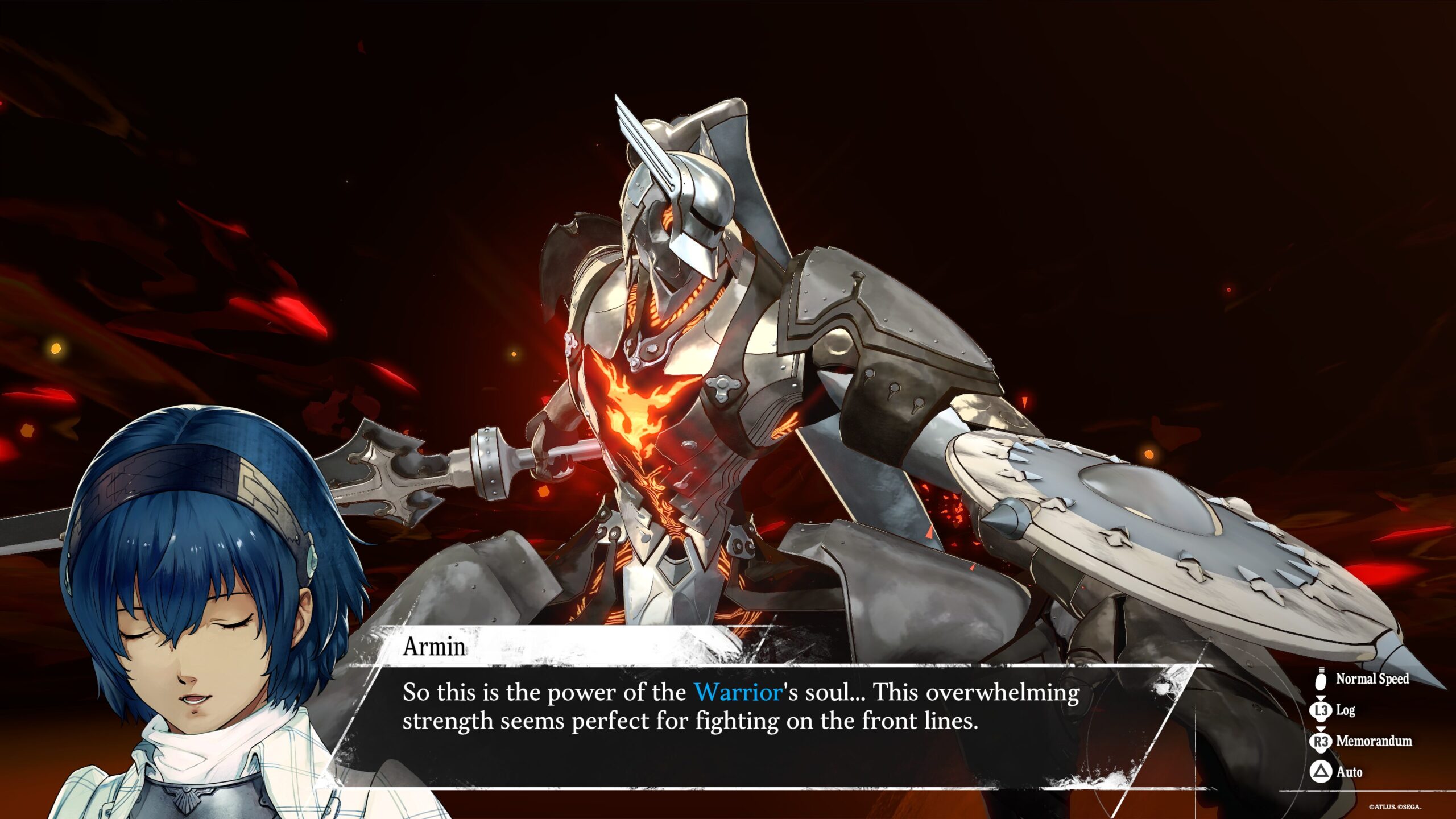Viewport: 1456px width, 819px height.
Task: Click the scroll lines atop the mouse icon
Action: (x=1321, y=670)
